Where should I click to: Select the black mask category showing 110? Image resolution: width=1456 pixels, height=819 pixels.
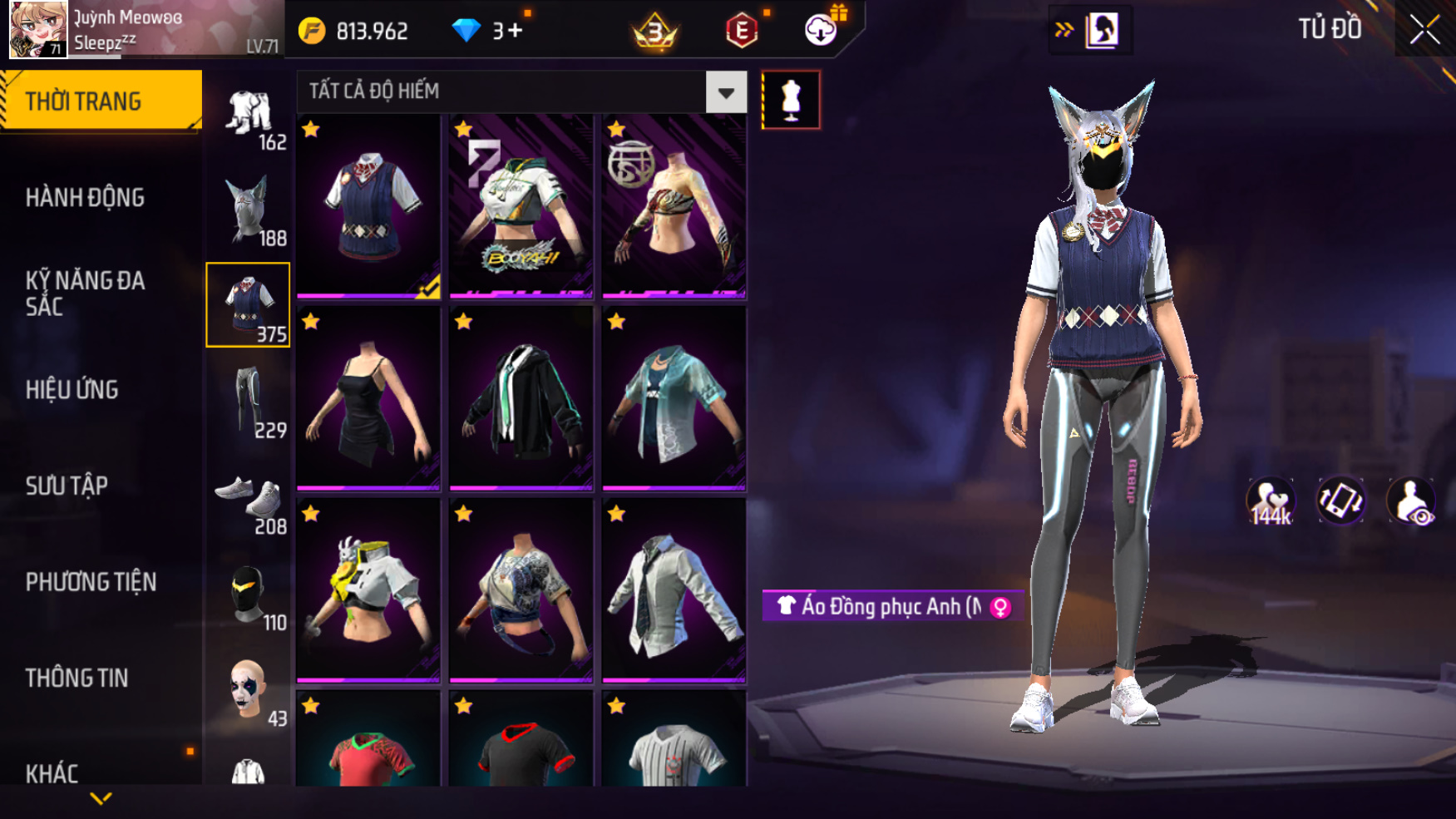click(x=248, y=595)
